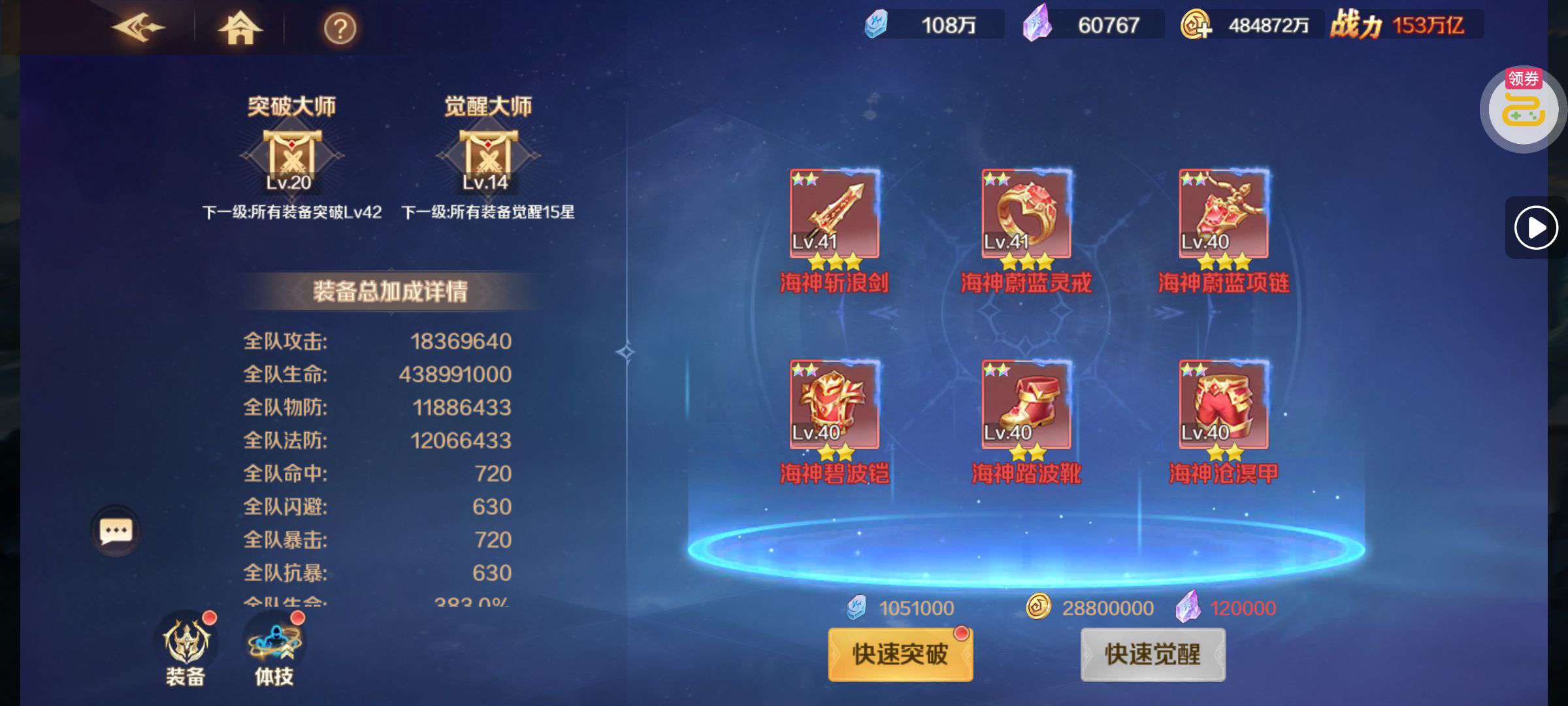Select the 海神蔚蓝灵戒 ring slot

pyautogui.click(x=1026, y=214)
